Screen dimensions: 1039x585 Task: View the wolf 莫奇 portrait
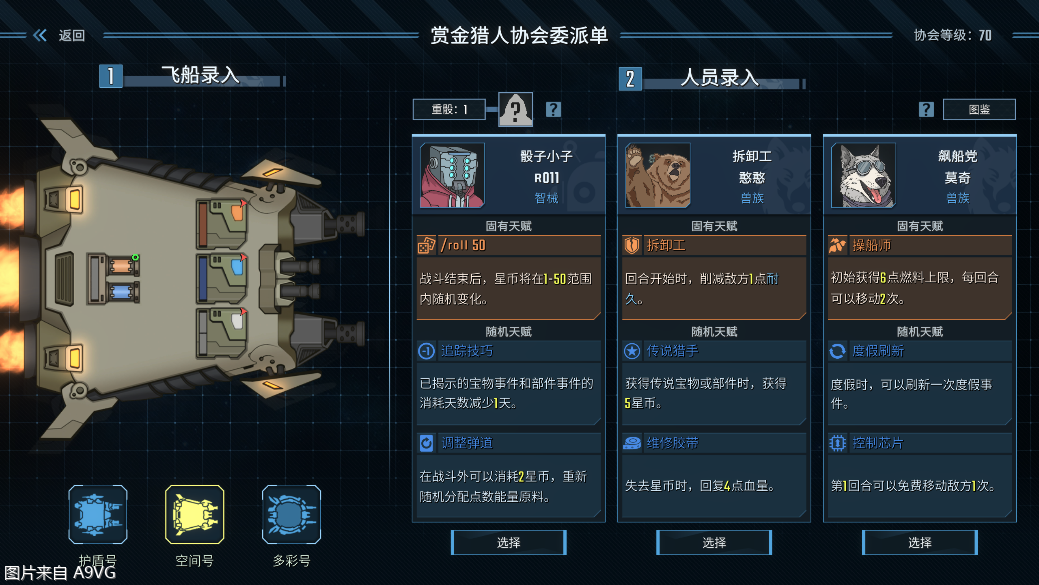point(863,176)
